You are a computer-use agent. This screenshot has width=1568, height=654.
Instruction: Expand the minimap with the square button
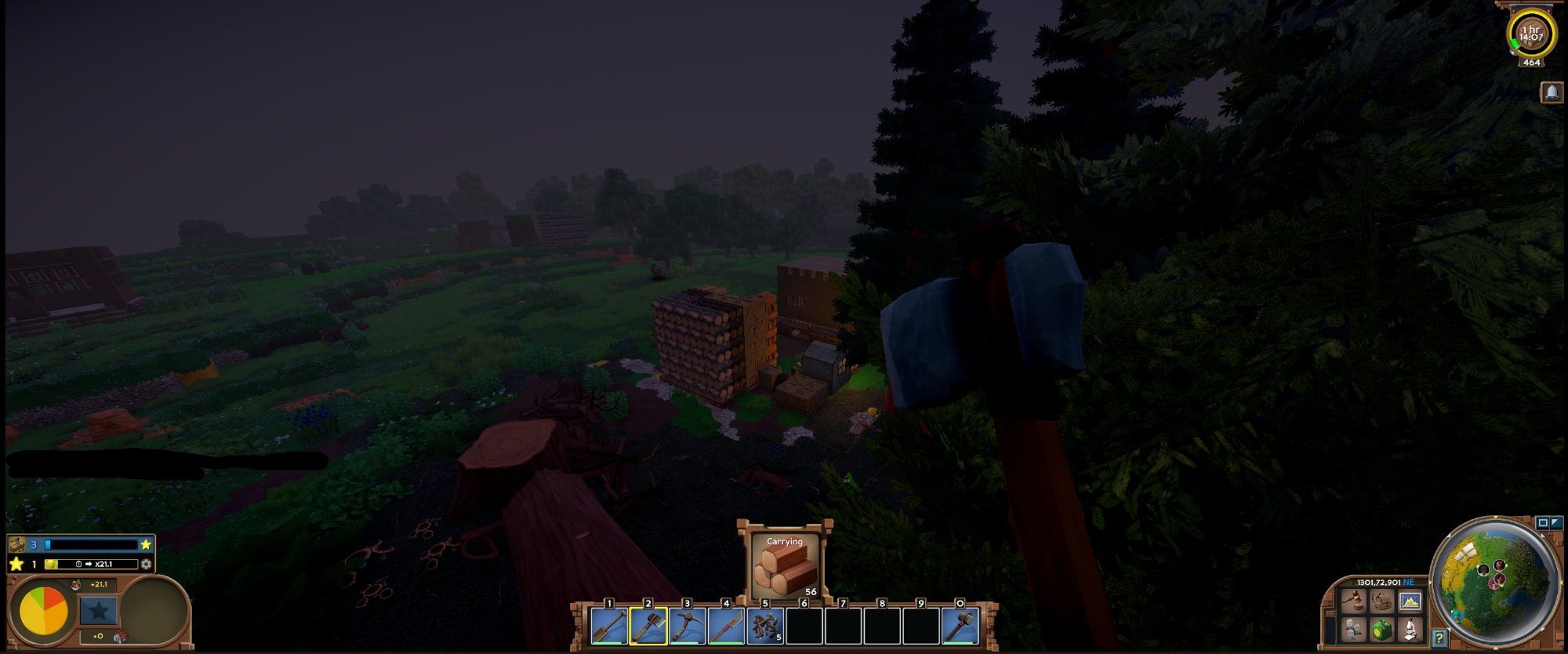coord(1543,523)
